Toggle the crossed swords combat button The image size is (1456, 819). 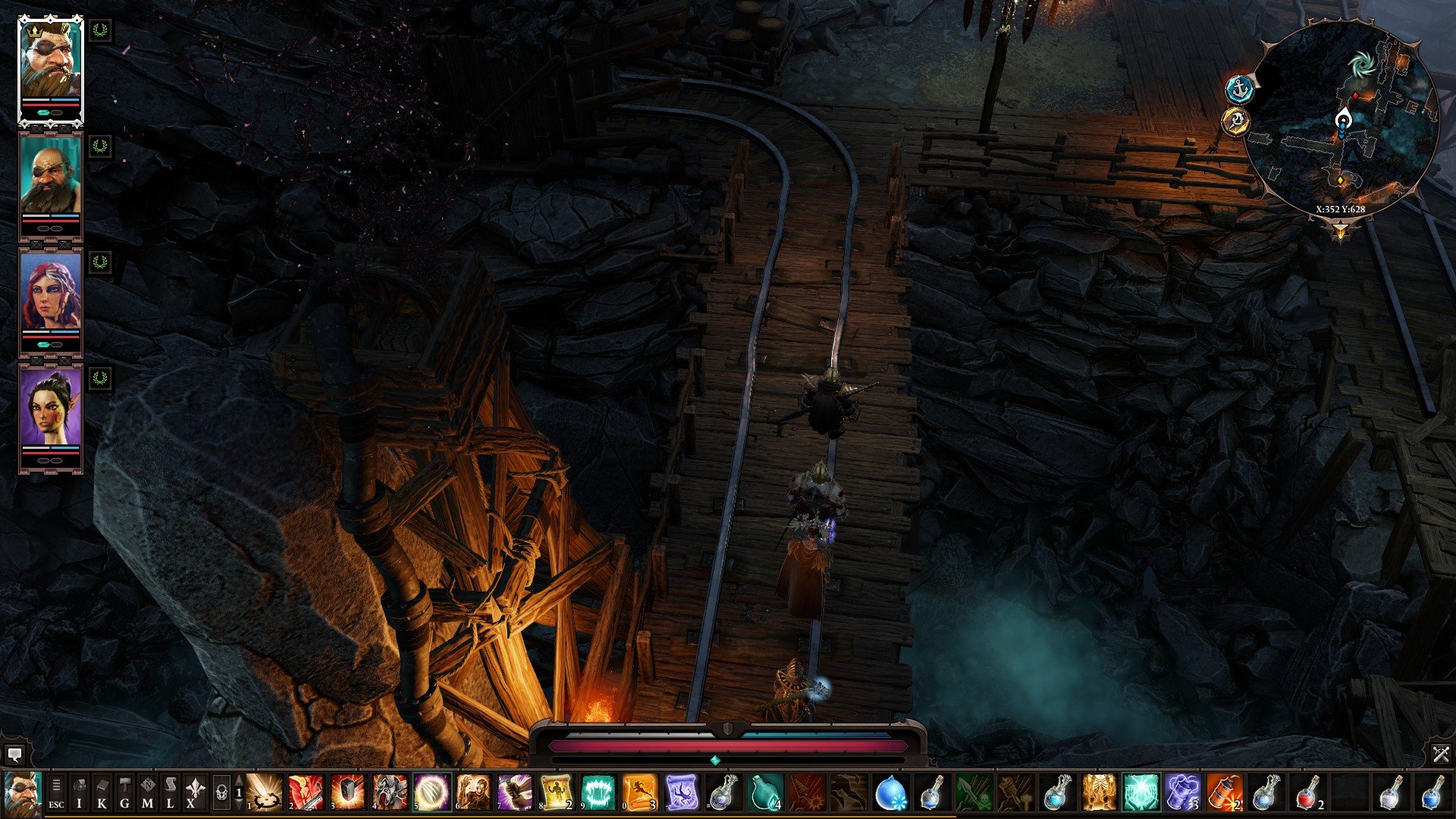tap(1441, 754)
